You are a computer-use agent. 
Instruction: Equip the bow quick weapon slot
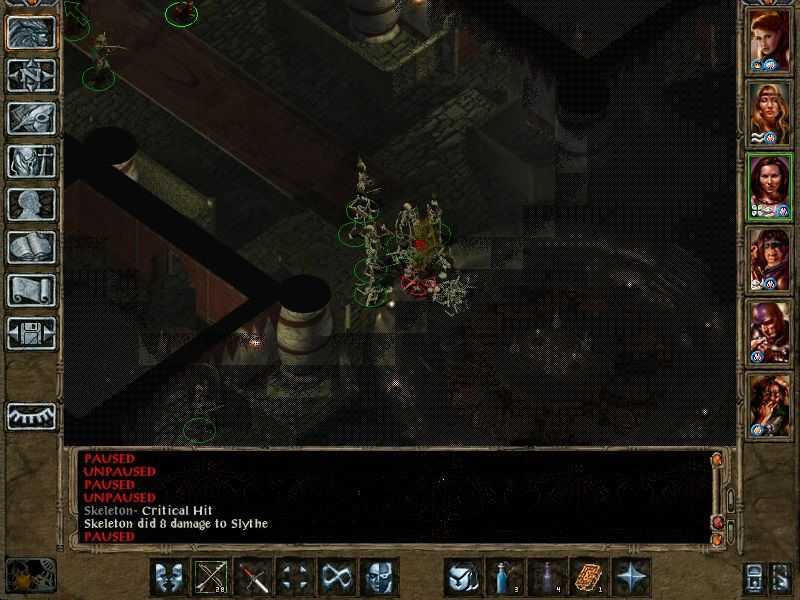[212, 577]
